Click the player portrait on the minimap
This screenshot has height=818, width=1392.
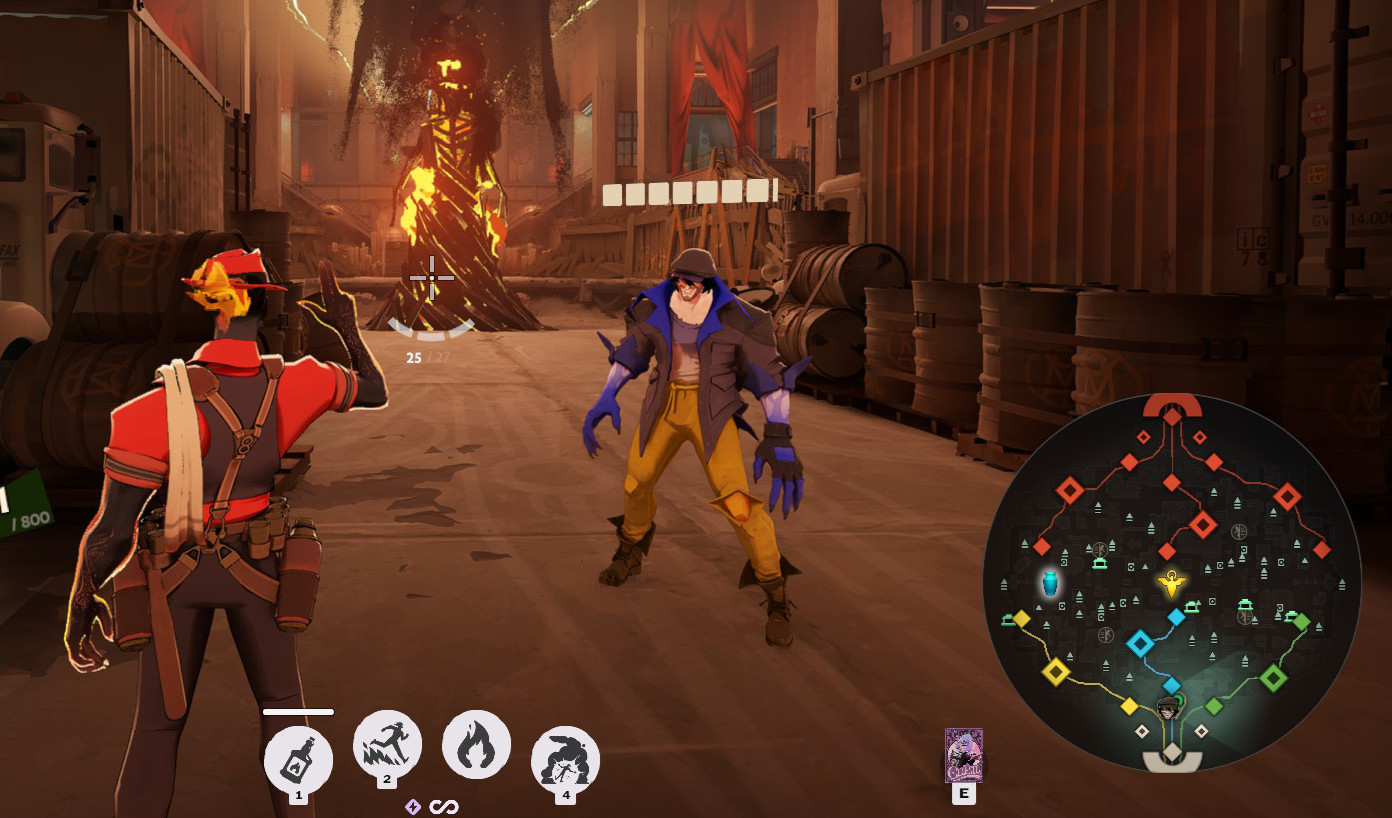(1169, 710)
